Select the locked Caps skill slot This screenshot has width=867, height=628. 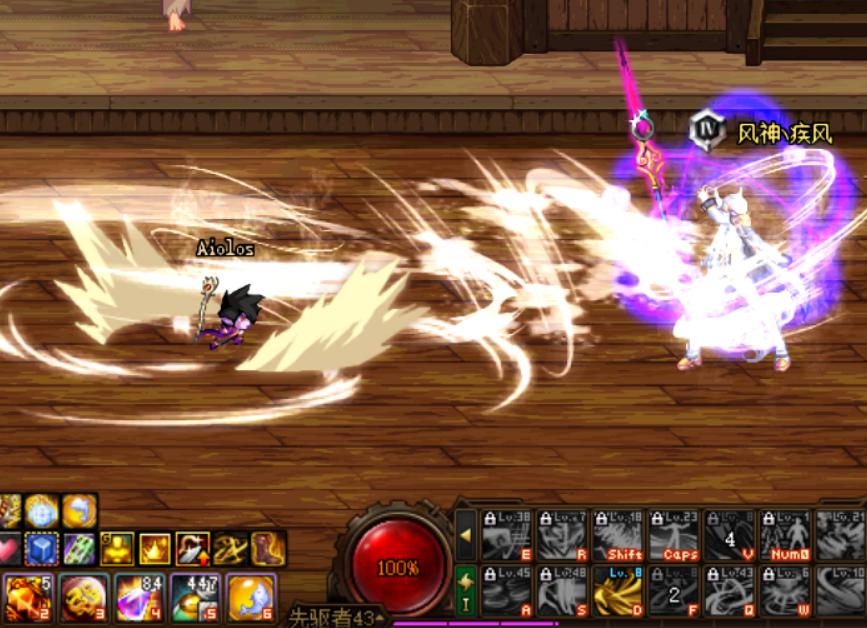(x=674, y=535)
